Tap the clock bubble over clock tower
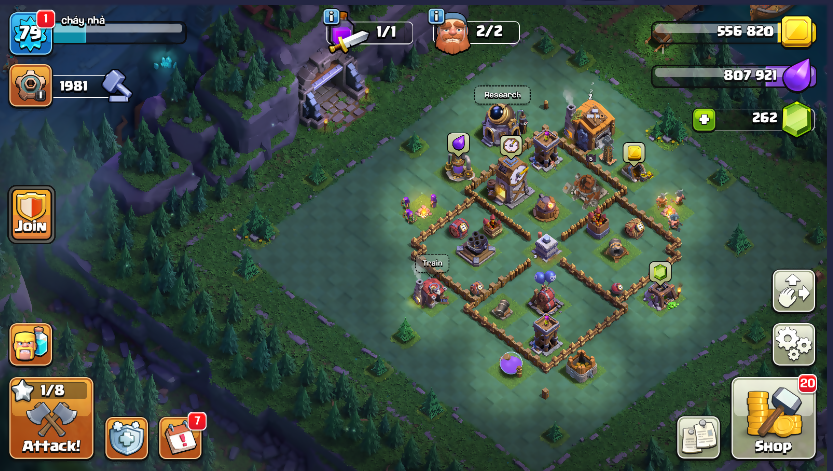The width and height of the screenshot is (833, 471). click(510, 145)
